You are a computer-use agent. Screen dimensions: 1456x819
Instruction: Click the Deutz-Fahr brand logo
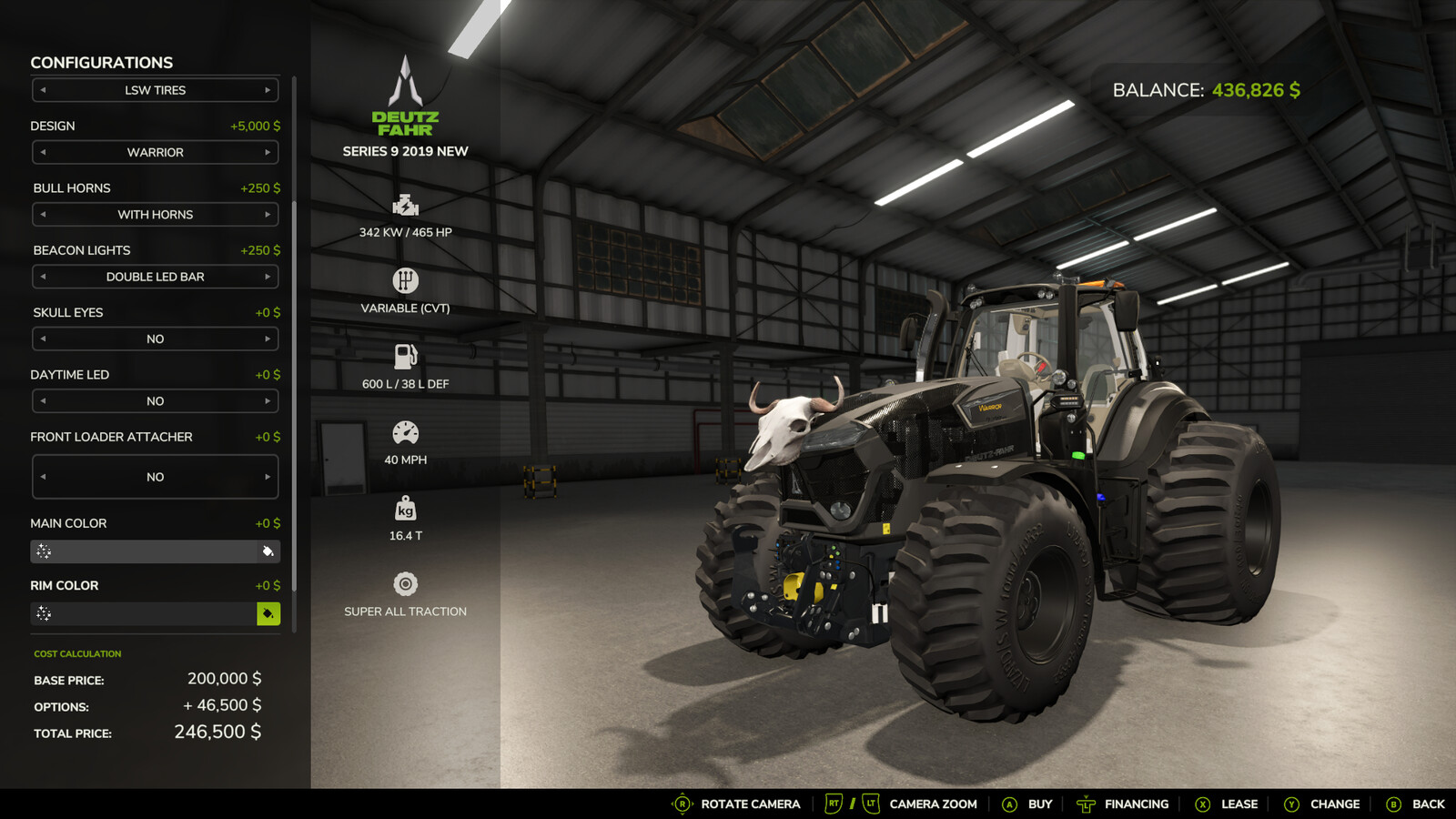tap(406, 100)
